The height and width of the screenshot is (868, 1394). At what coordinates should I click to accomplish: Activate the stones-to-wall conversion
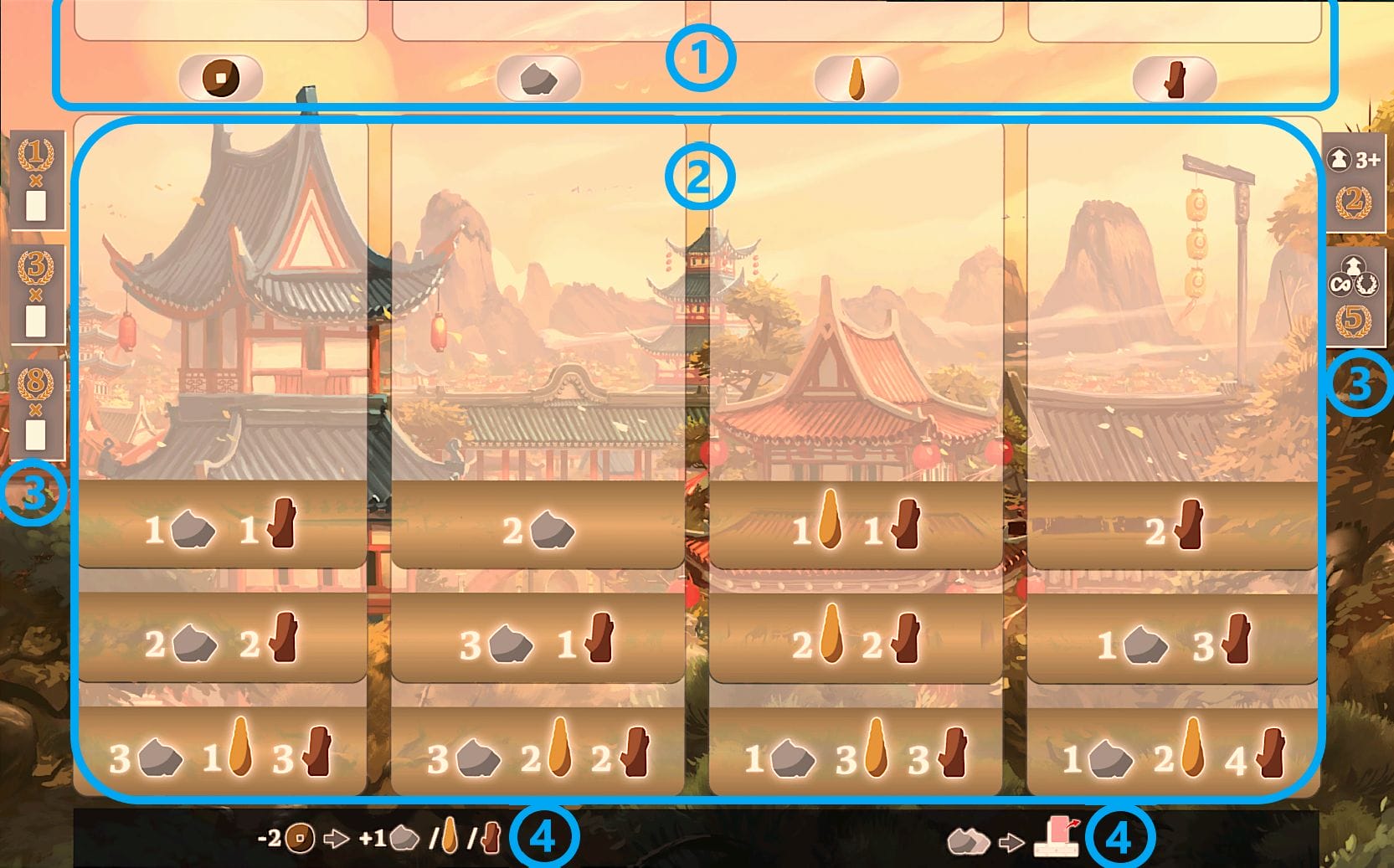click(1013, 838)
